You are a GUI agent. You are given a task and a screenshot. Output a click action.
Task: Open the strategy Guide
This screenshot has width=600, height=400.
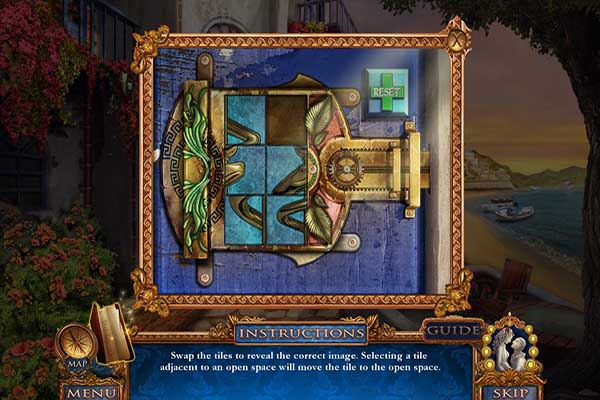[x=452, y=330]
